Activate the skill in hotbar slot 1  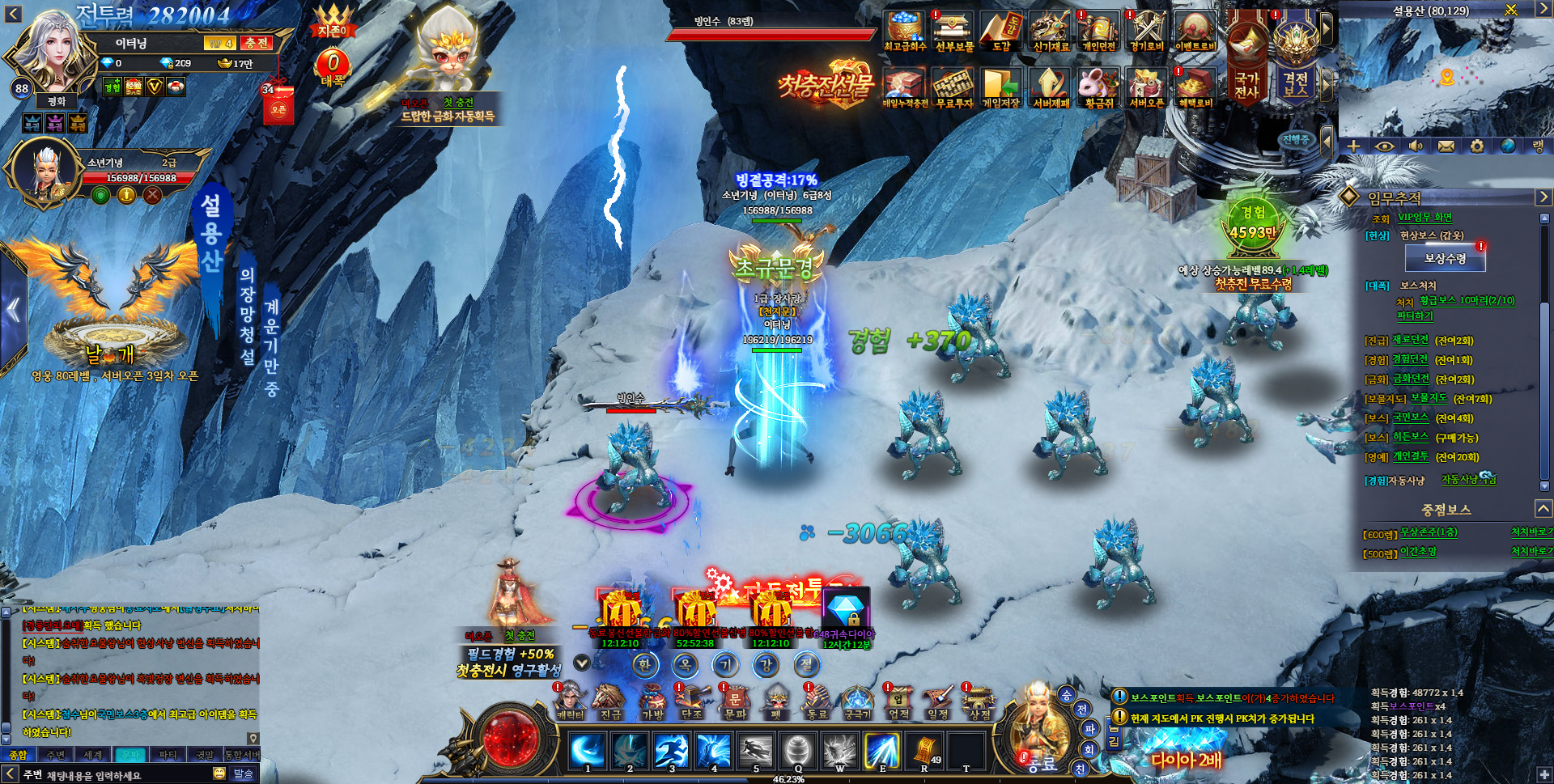588,751
